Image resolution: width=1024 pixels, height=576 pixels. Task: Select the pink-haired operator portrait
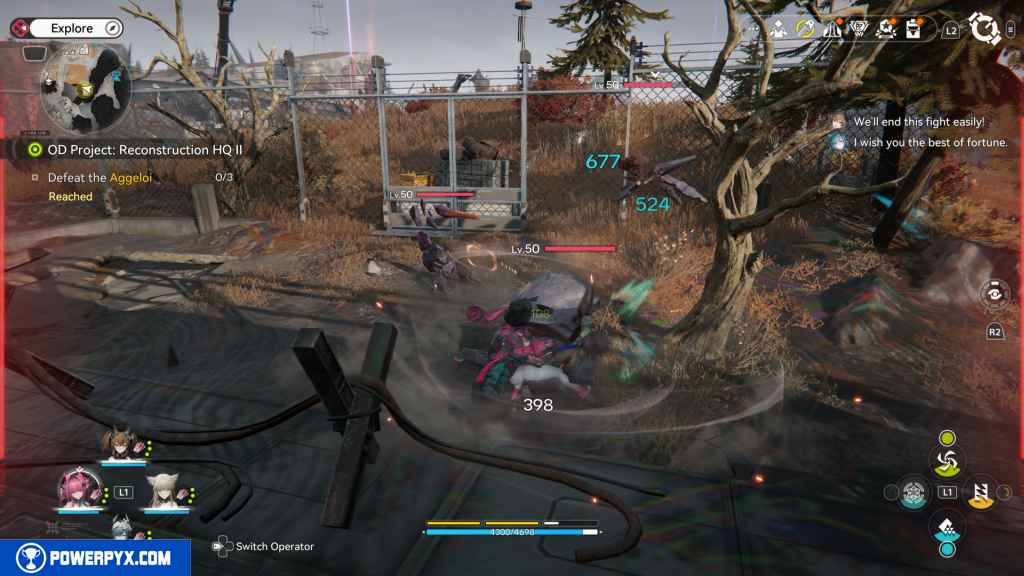tap(75, 489)
